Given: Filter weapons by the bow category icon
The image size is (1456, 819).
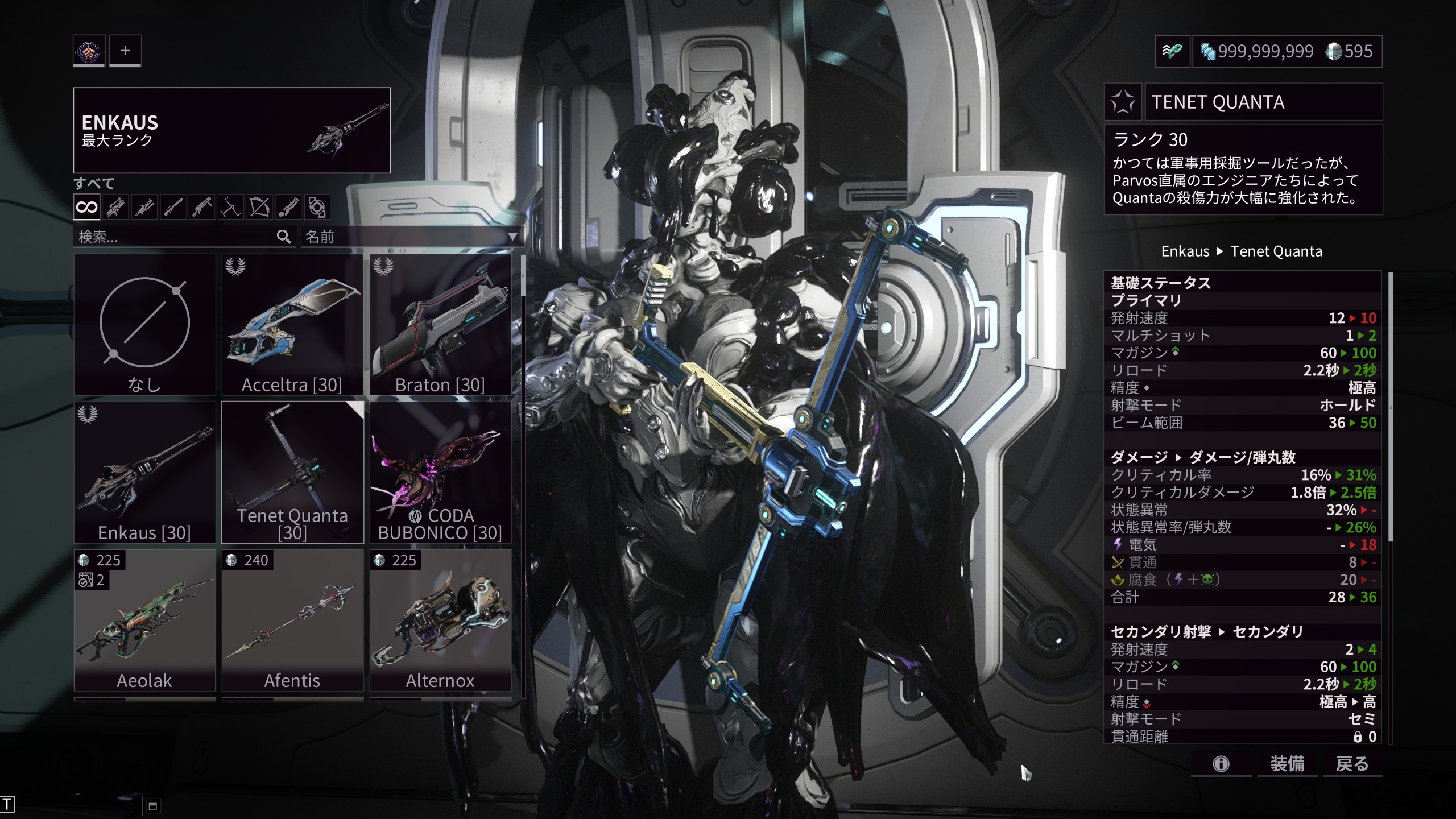Looking at the screenshot, I should click(259, 207).
